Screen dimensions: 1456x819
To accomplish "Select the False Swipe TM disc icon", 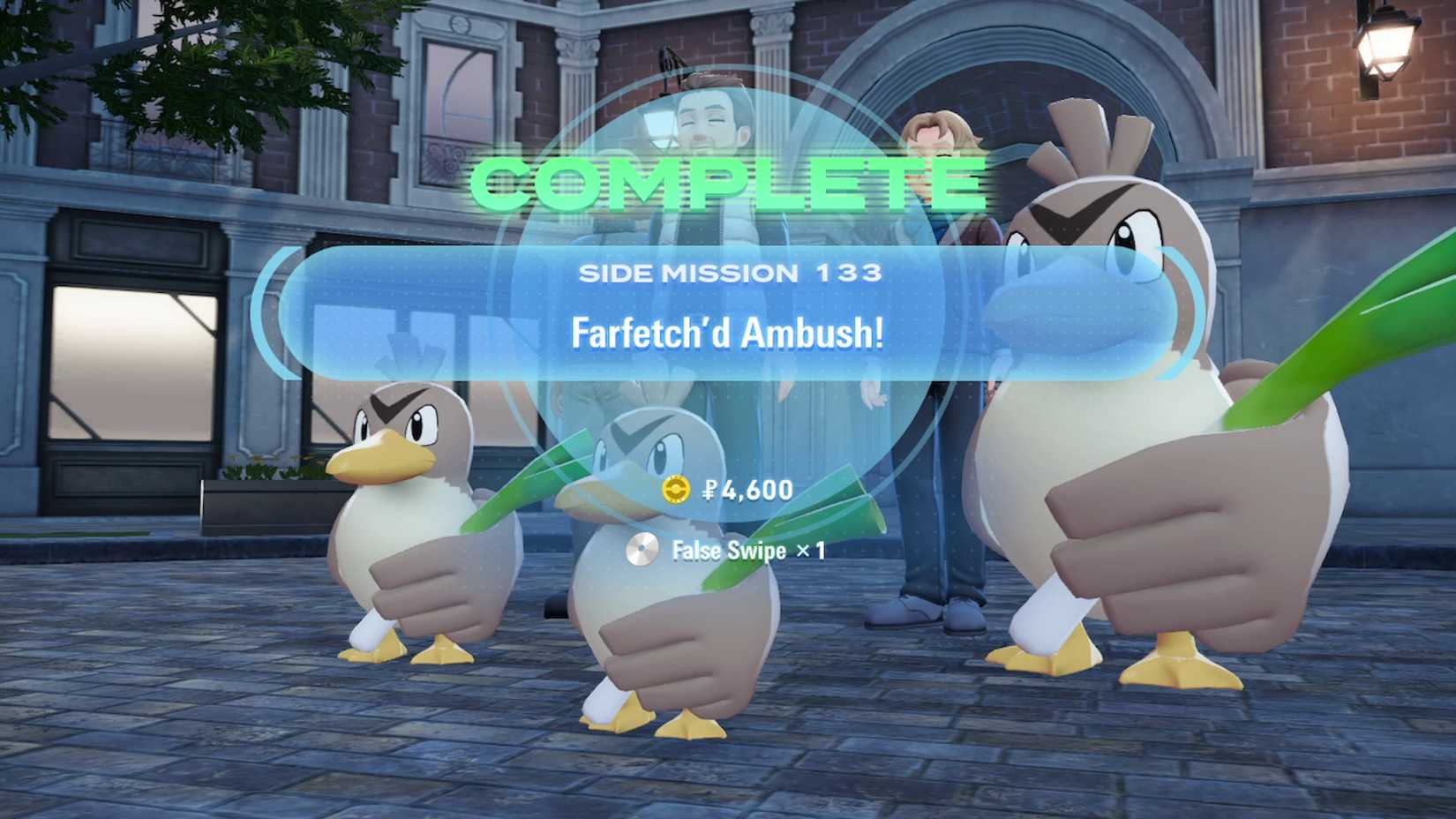I will [643, 549].
